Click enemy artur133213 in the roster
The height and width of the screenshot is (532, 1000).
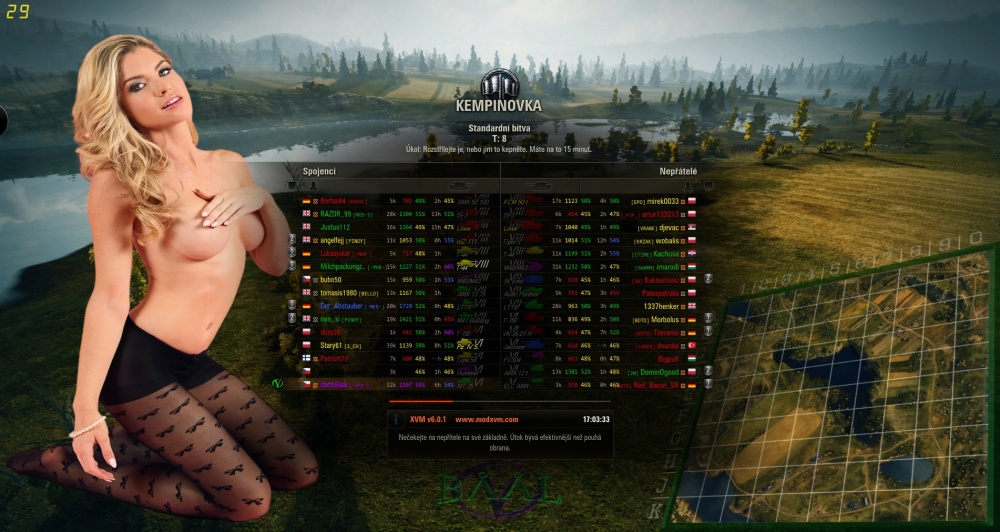coord(660,214)
